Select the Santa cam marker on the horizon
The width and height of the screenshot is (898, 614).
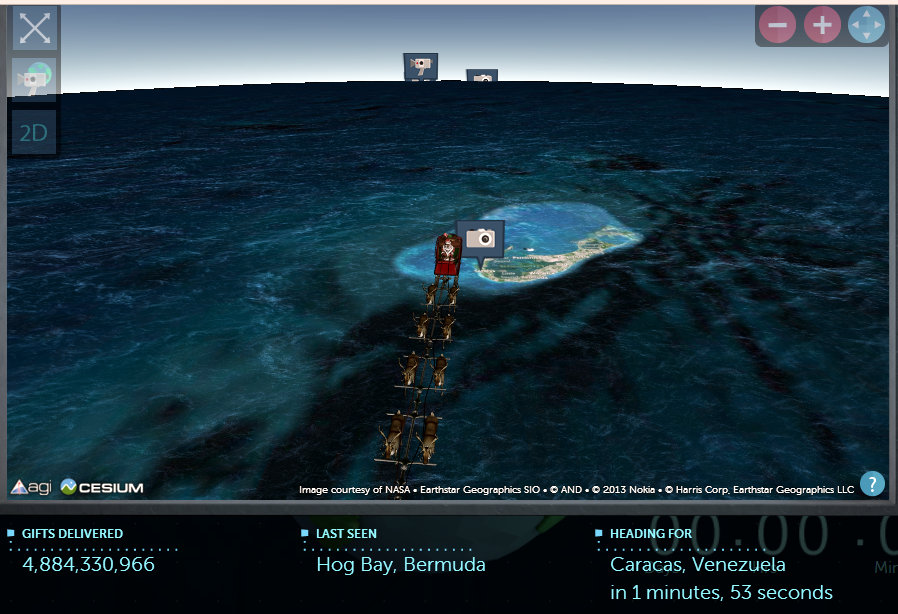[x=420, y=66]
